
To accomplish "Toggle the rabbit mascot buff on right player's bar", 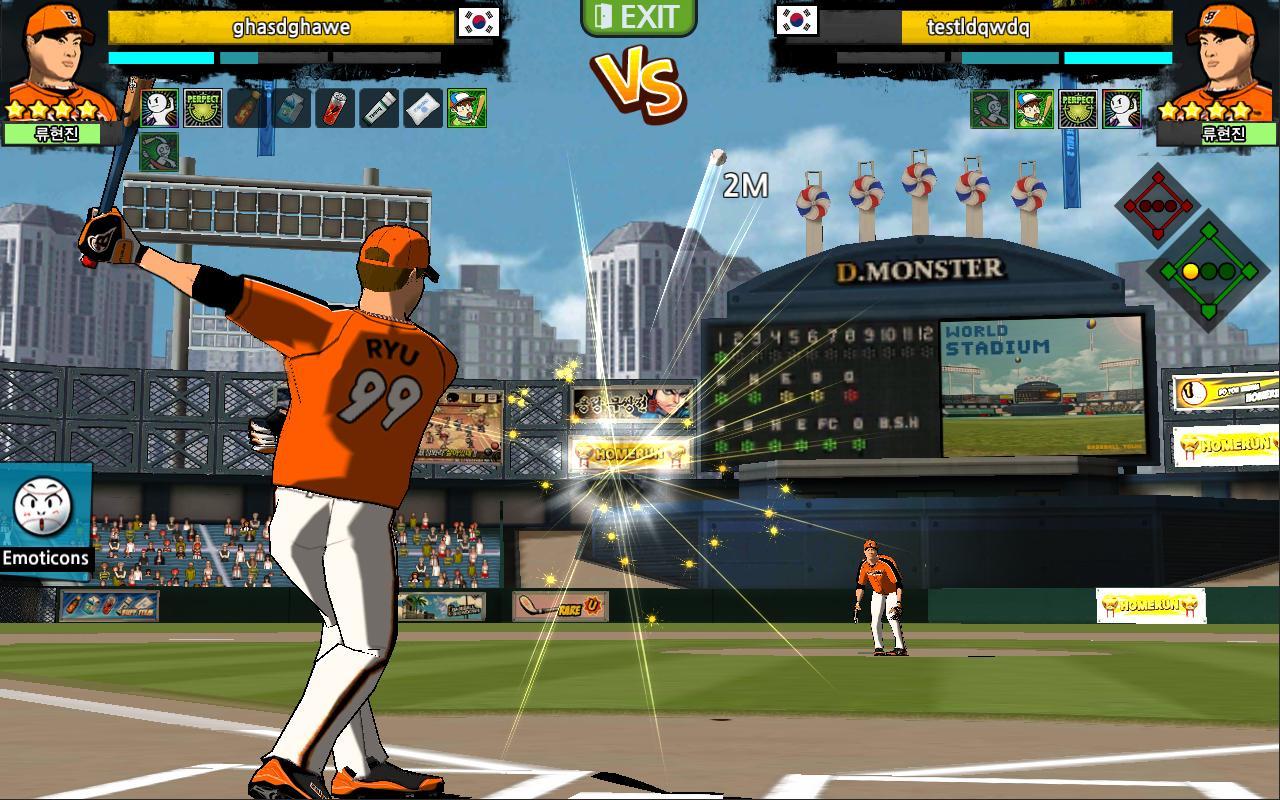I will click(x=990, y=108).
